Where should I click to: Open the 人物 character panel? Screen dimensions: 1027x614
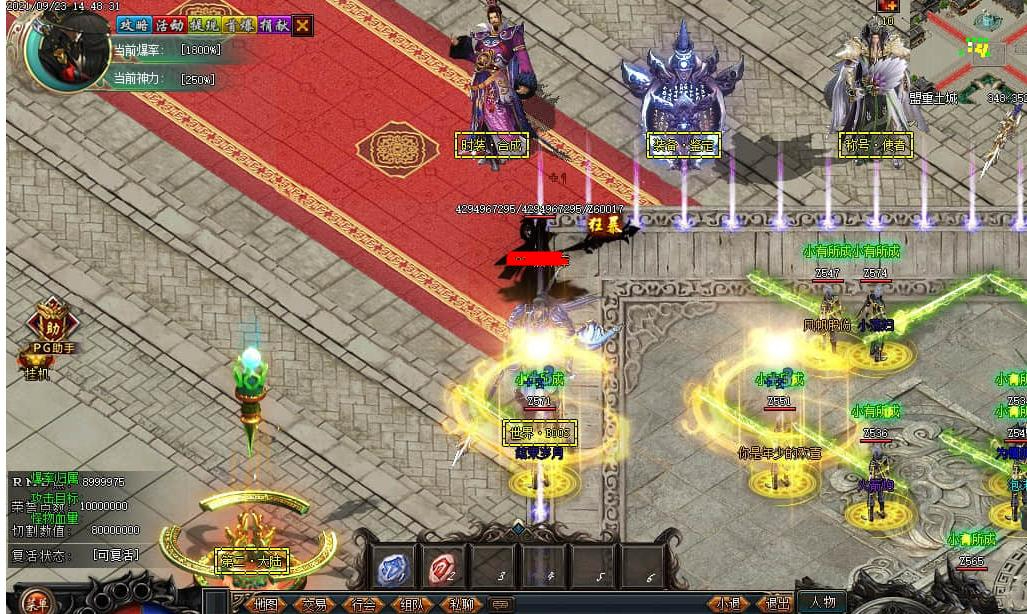click(x=823, y=602)
